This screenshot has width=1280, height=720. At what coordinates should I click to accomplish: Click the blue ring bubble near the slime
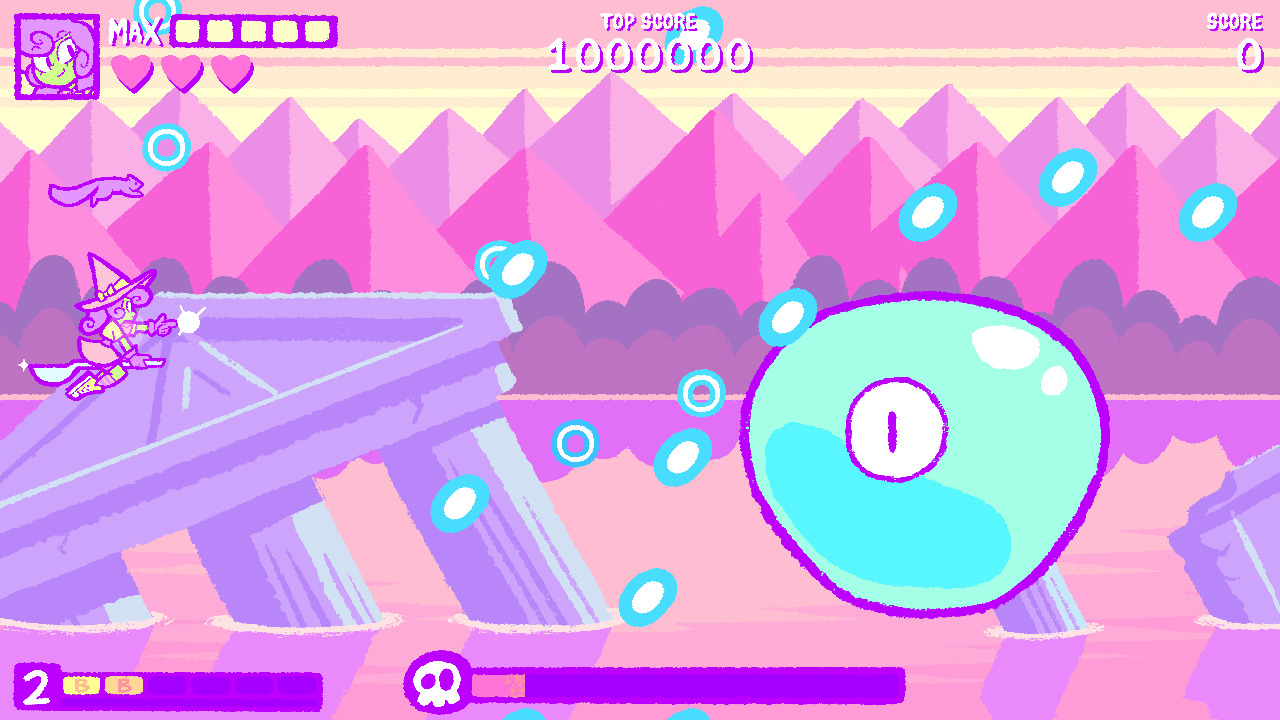[x=699, y=393]
